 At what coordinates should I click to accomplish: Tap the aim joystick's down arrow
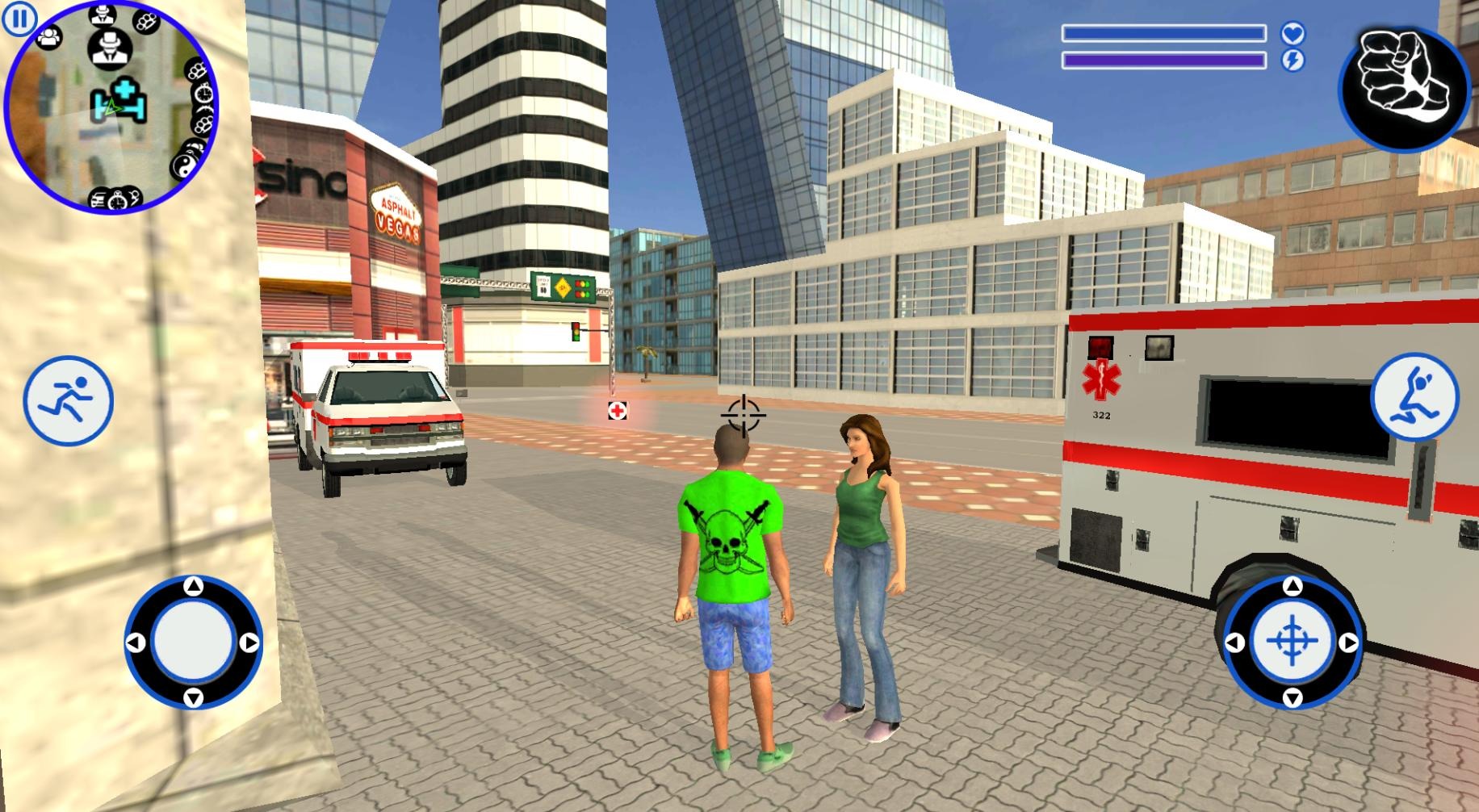pyautogui.click(x=1292, y=697)
